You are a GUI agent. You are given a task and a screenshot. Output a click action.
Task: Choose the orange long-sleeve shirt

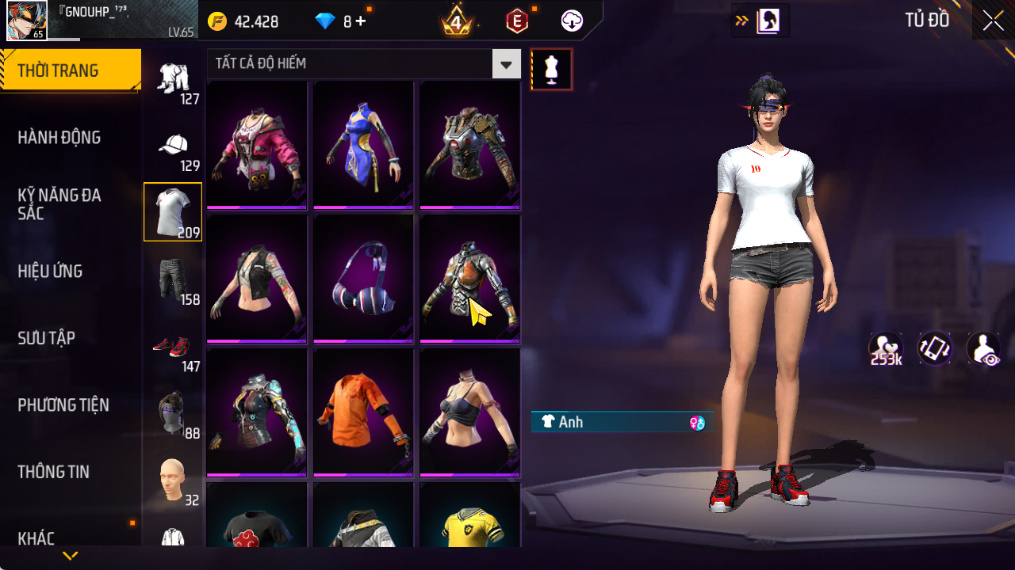(363, 410)
